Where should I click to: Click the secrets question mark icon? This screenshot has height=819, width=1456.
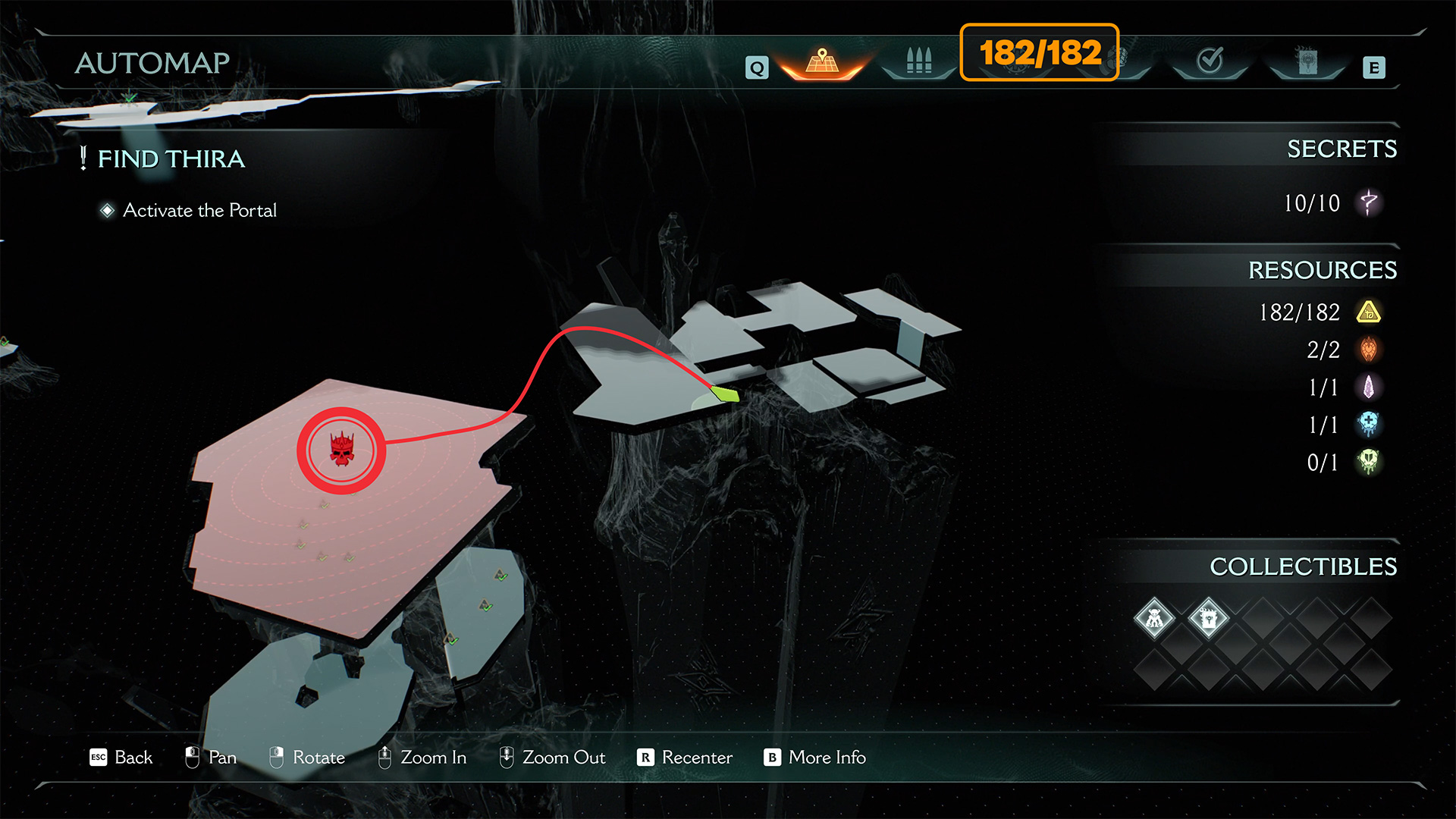[1369, 202]
